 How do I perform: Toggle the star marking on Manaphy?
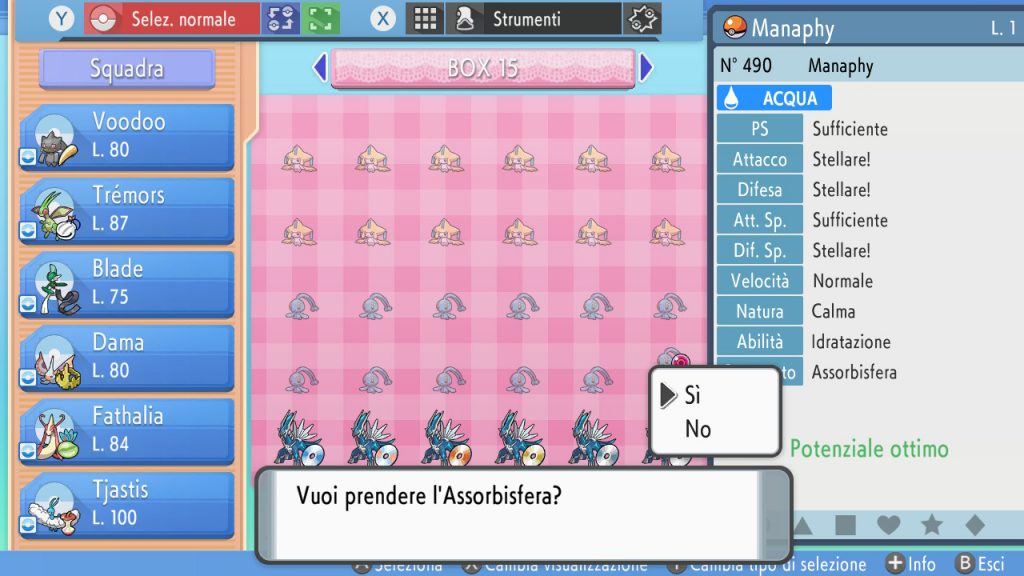pos(932,525)
